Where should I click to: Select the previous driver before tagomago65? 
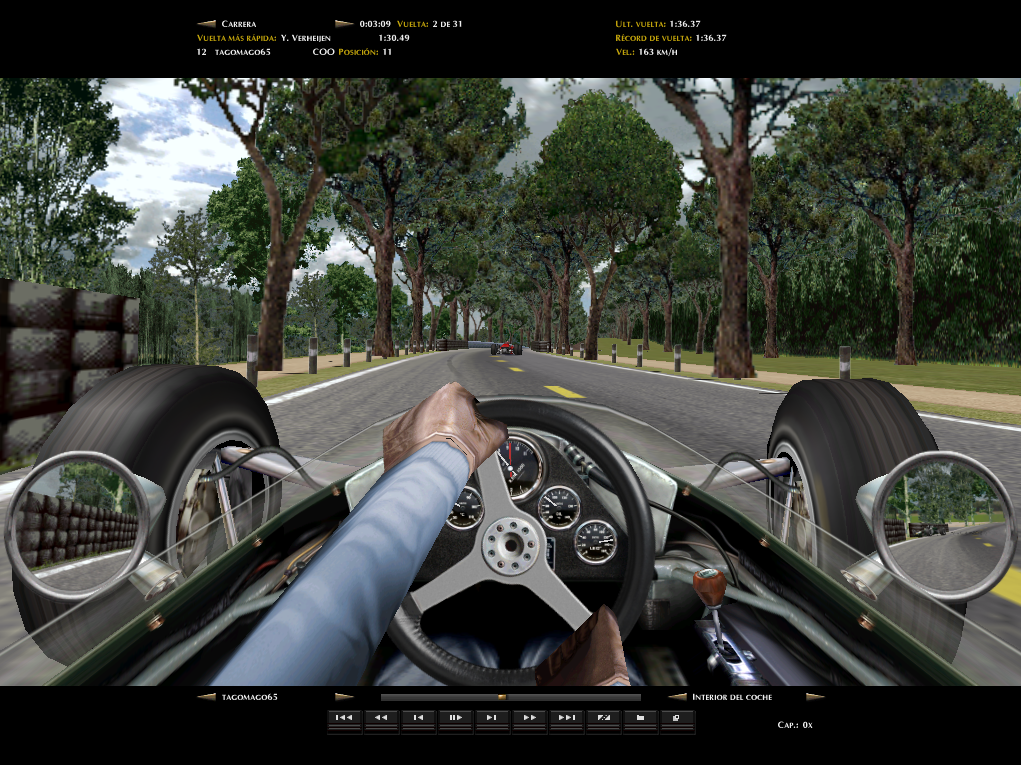tap(207, 697)
